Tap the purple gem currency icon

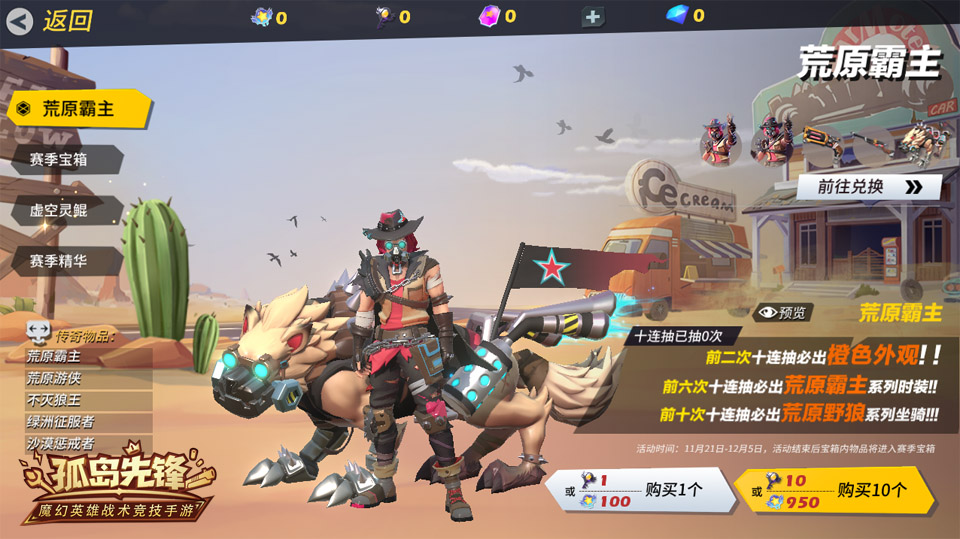tap(490, 16)
